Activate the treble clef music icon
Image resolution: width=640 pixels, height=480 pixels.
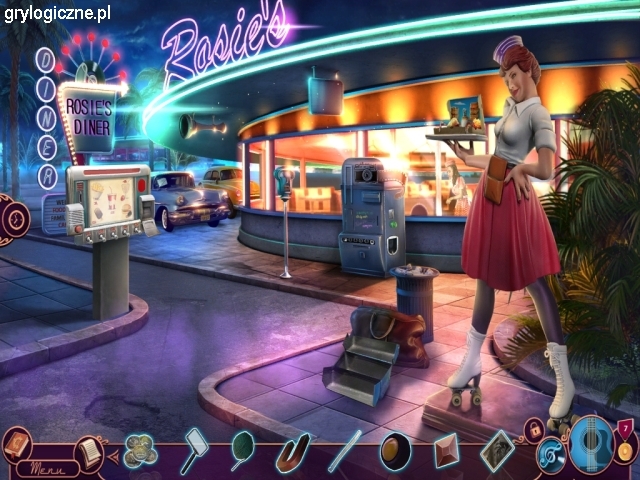550,455
